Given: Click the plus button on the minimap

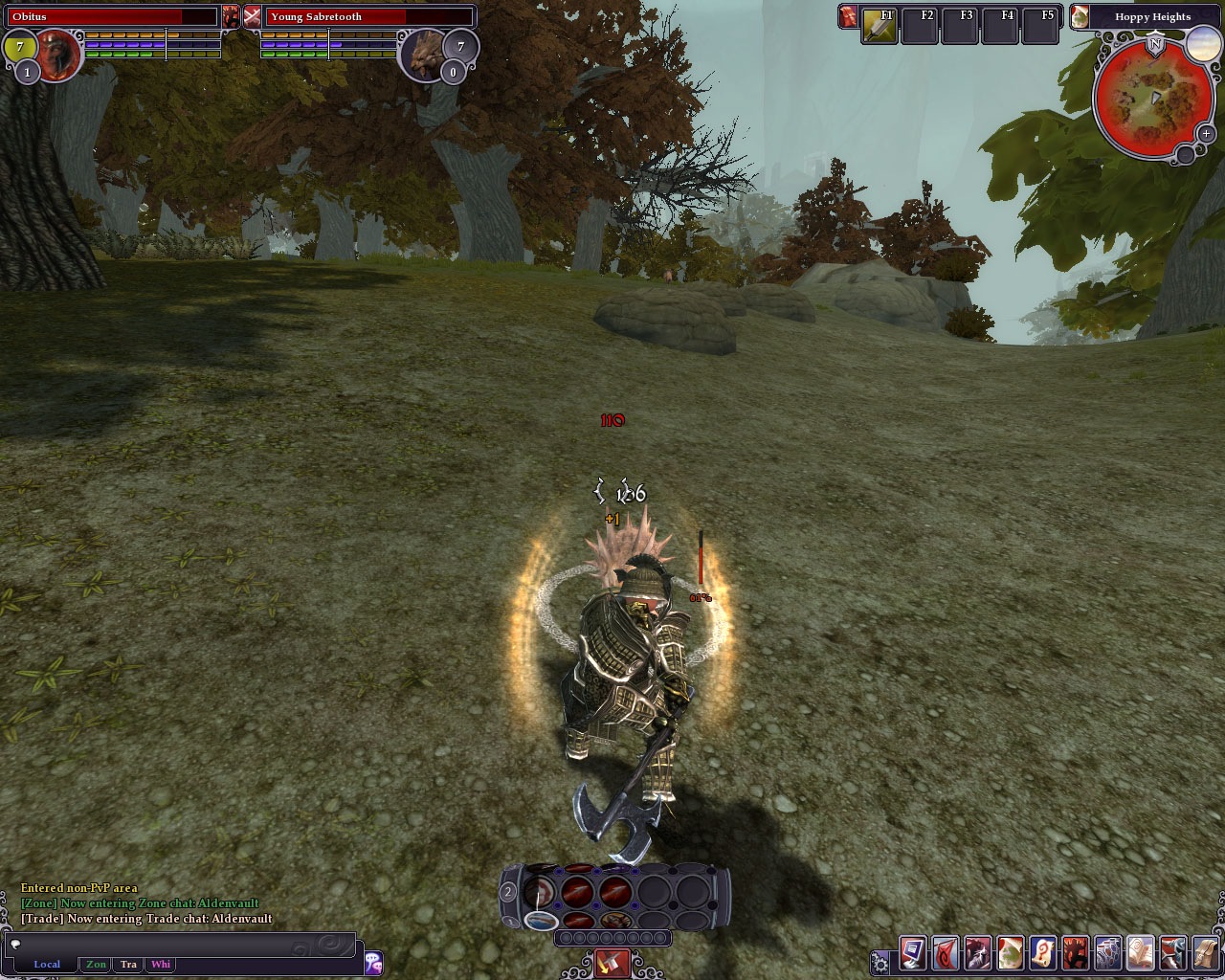Looking at the screenshot, I should pyautogui.click(x=1206, y=134).
